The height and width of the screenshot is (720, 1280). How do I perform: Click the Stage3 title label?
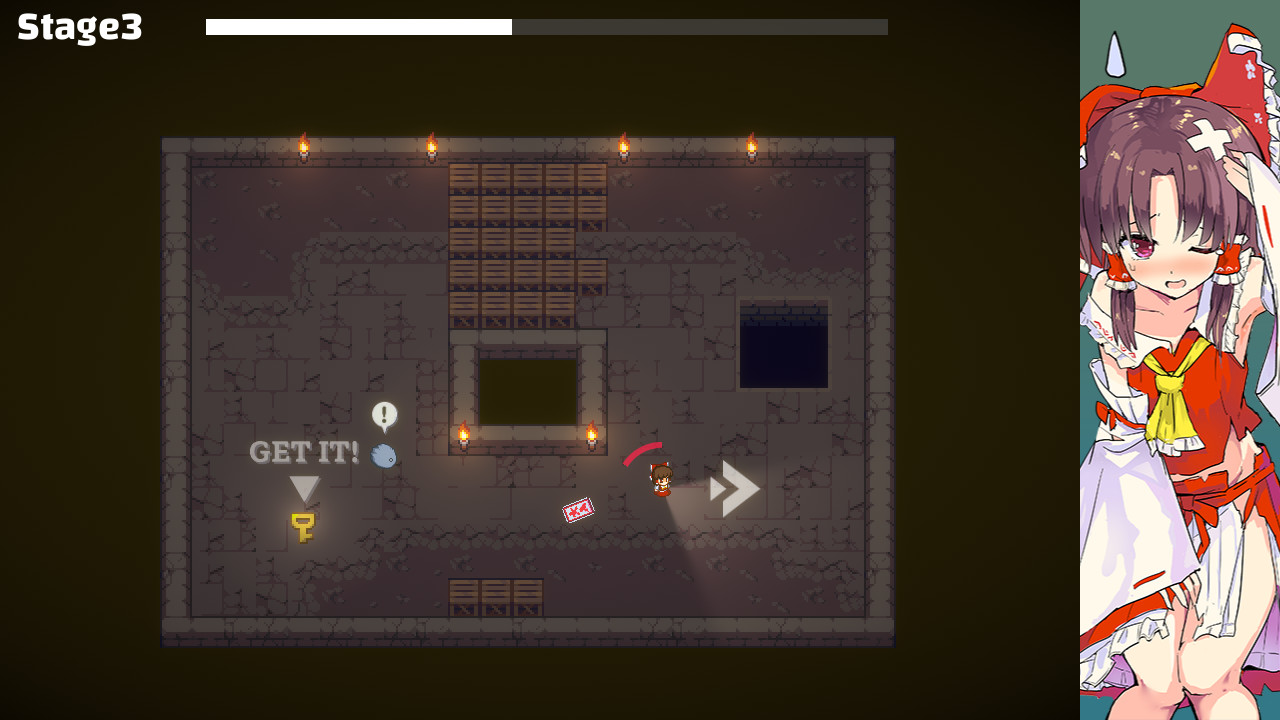[77, 28]
